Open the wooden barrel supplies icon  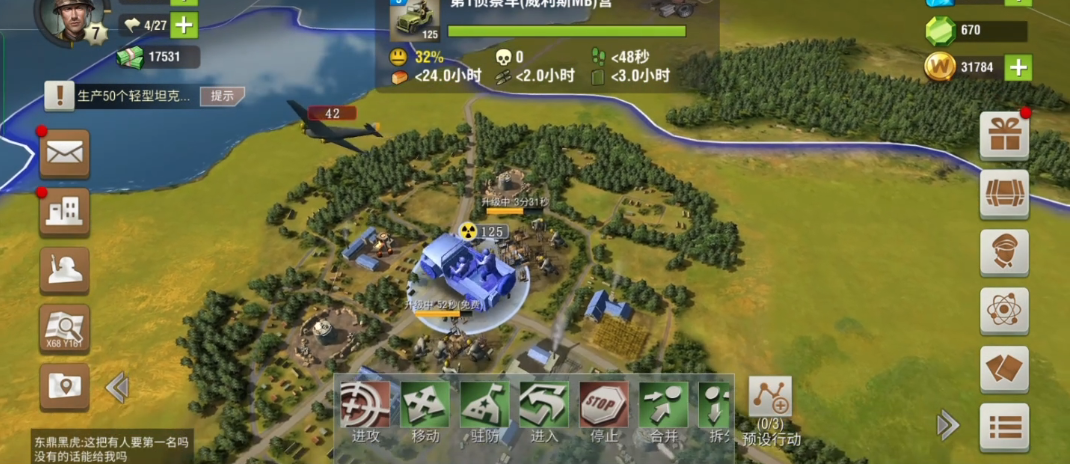(1003, 194)
